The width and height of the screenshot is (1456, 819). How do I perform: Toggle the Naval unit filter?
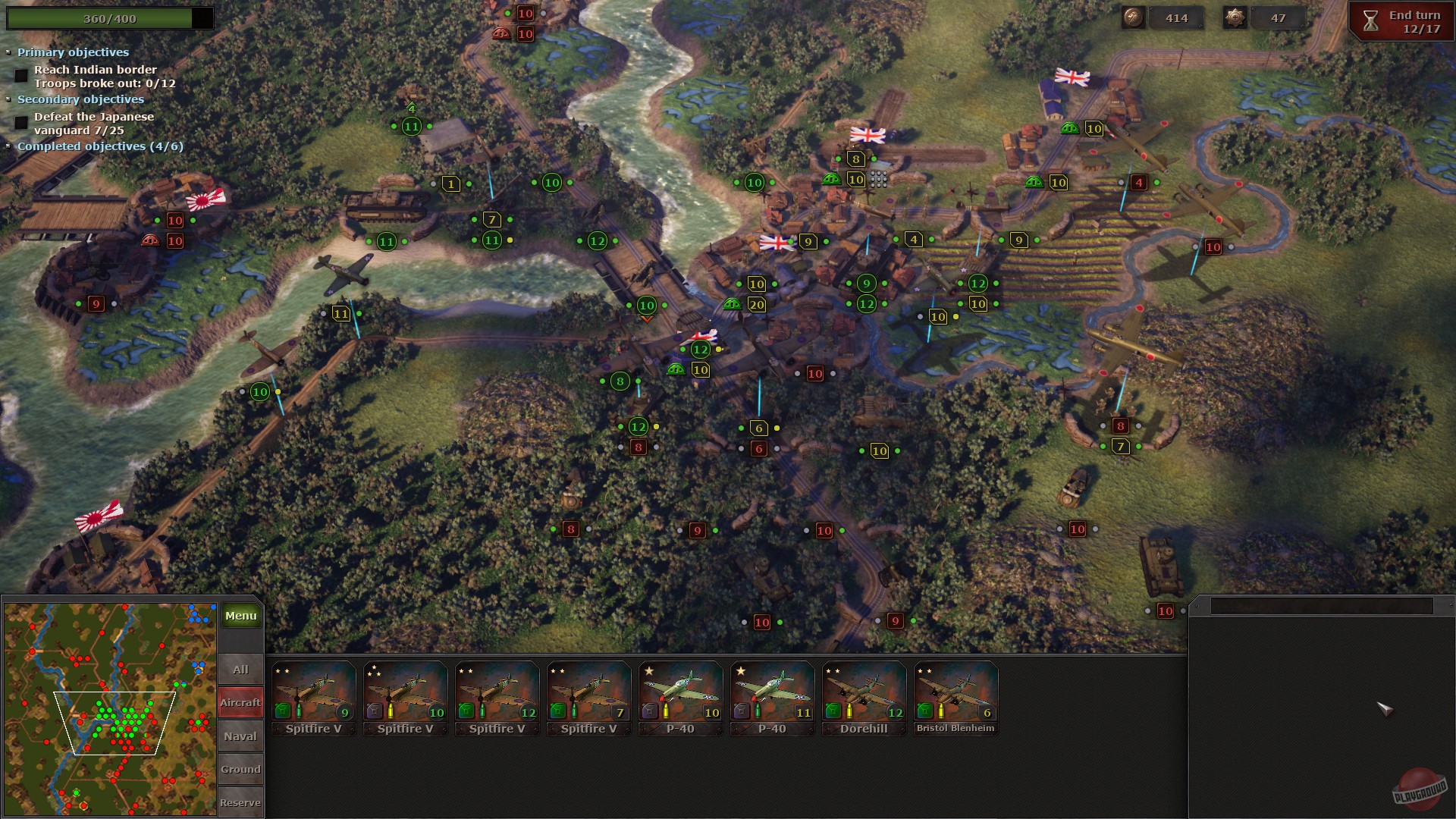coord(240,735)
